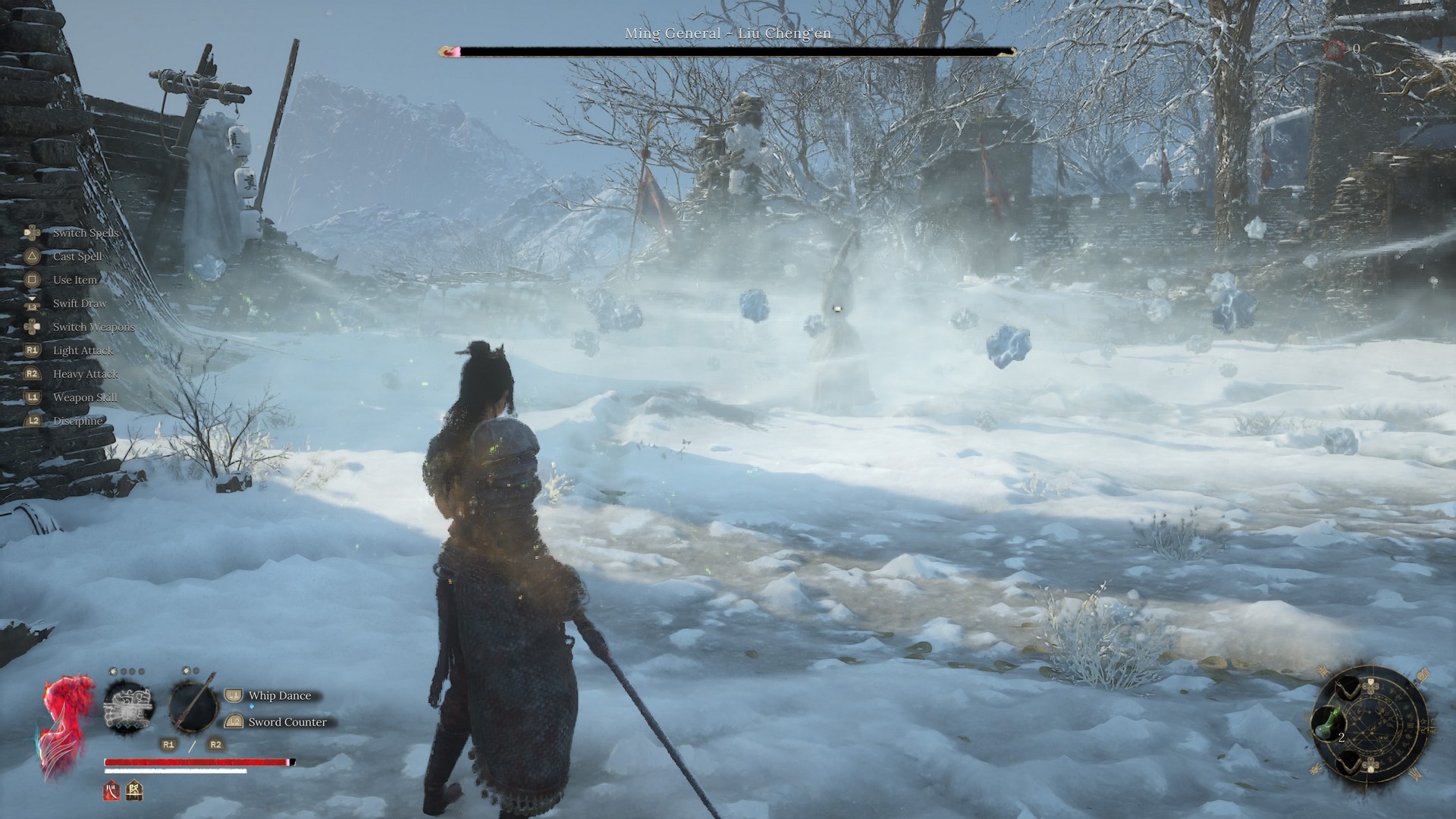The height and width of the screenshot is (819, 1456).
Task: Click the red currency icon beside the zero
Action: click(1335, 49)
